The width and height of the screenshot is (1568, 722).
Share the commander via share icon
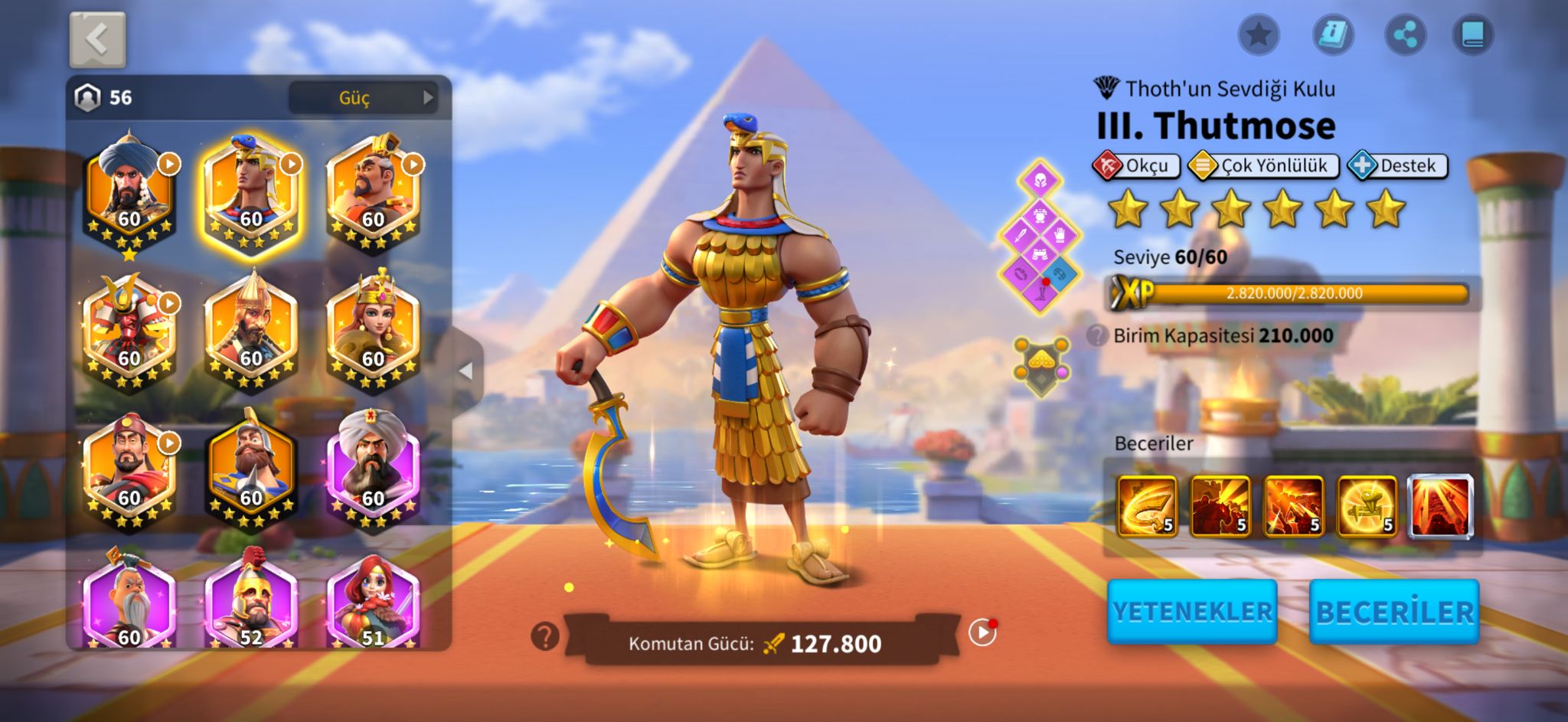[1406, 34]
